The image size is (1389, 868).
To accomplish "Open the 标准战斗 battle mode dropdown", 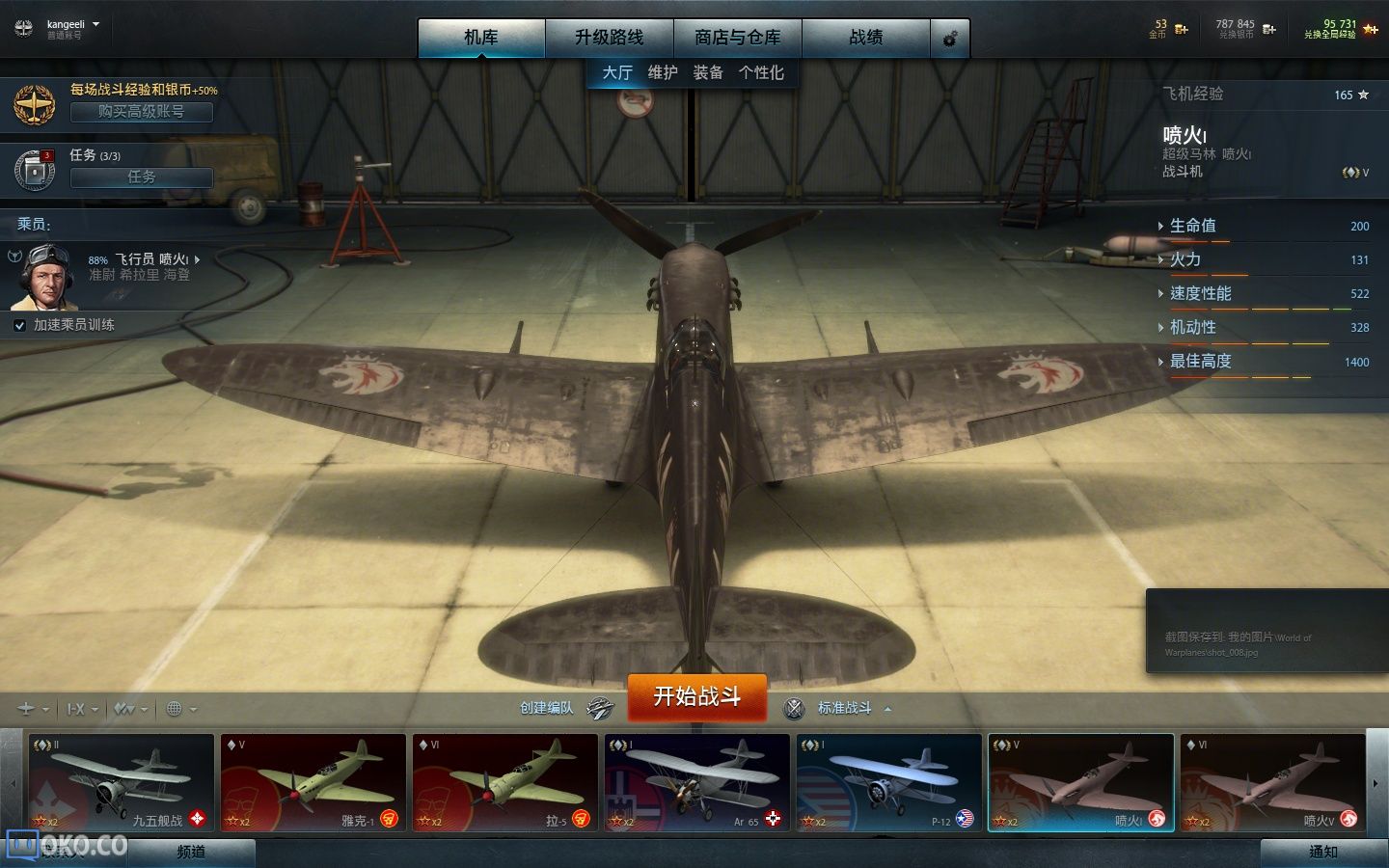I will [845, 708].
